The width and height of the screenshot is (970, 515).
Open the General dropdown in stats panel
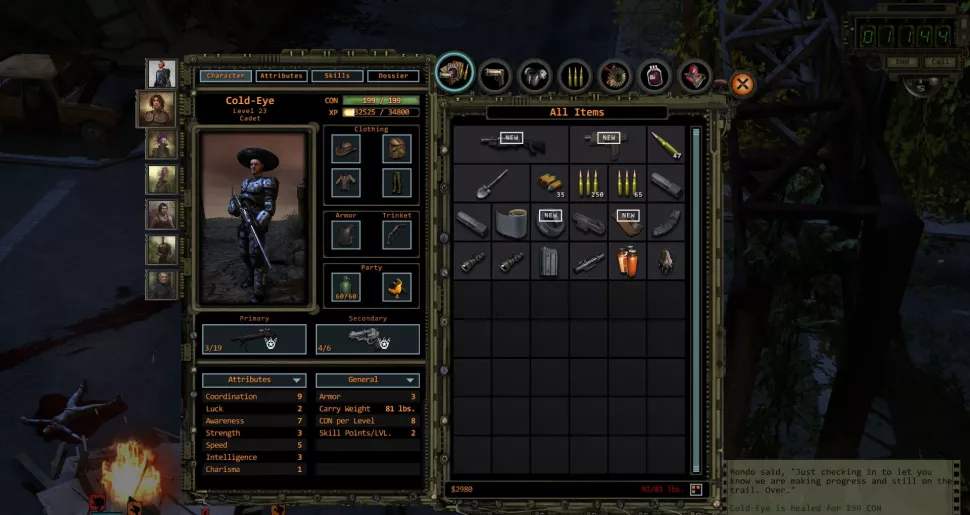[x=367, y=380]
